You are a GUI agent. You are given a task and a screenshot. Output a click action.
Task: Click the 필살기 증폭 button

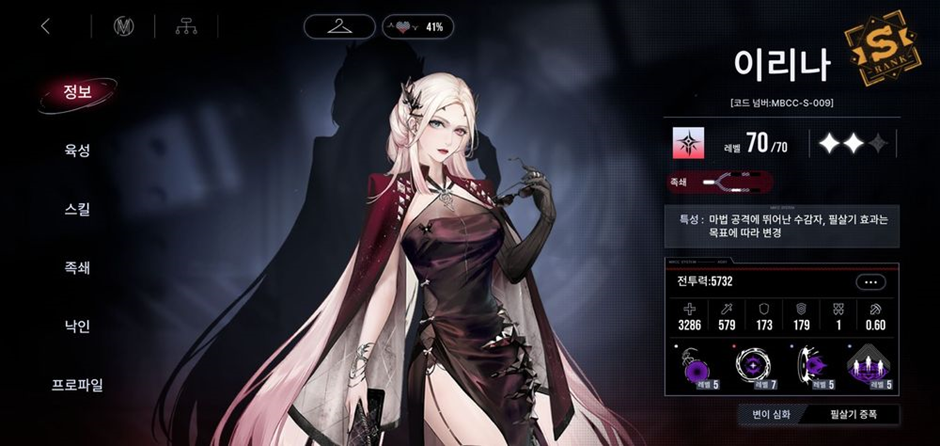point(852,414)
